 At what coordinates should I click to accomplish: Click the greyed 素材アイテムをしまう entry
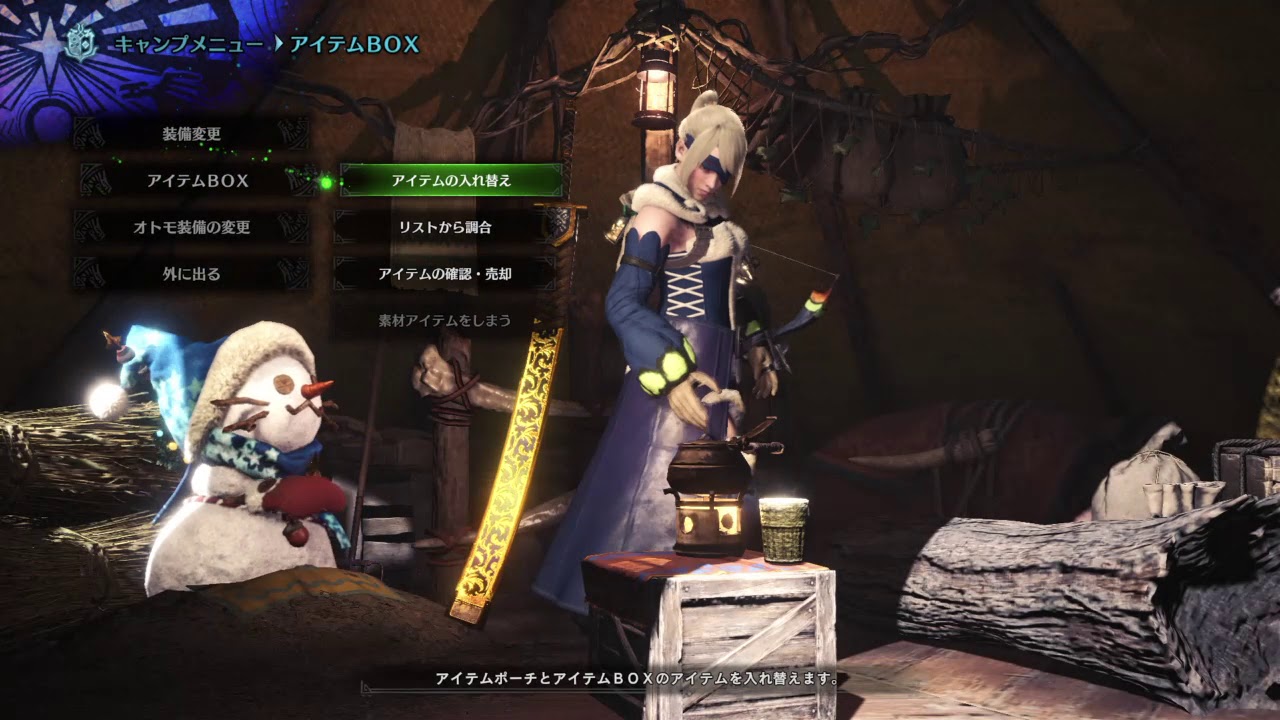[x=445, y=320]
